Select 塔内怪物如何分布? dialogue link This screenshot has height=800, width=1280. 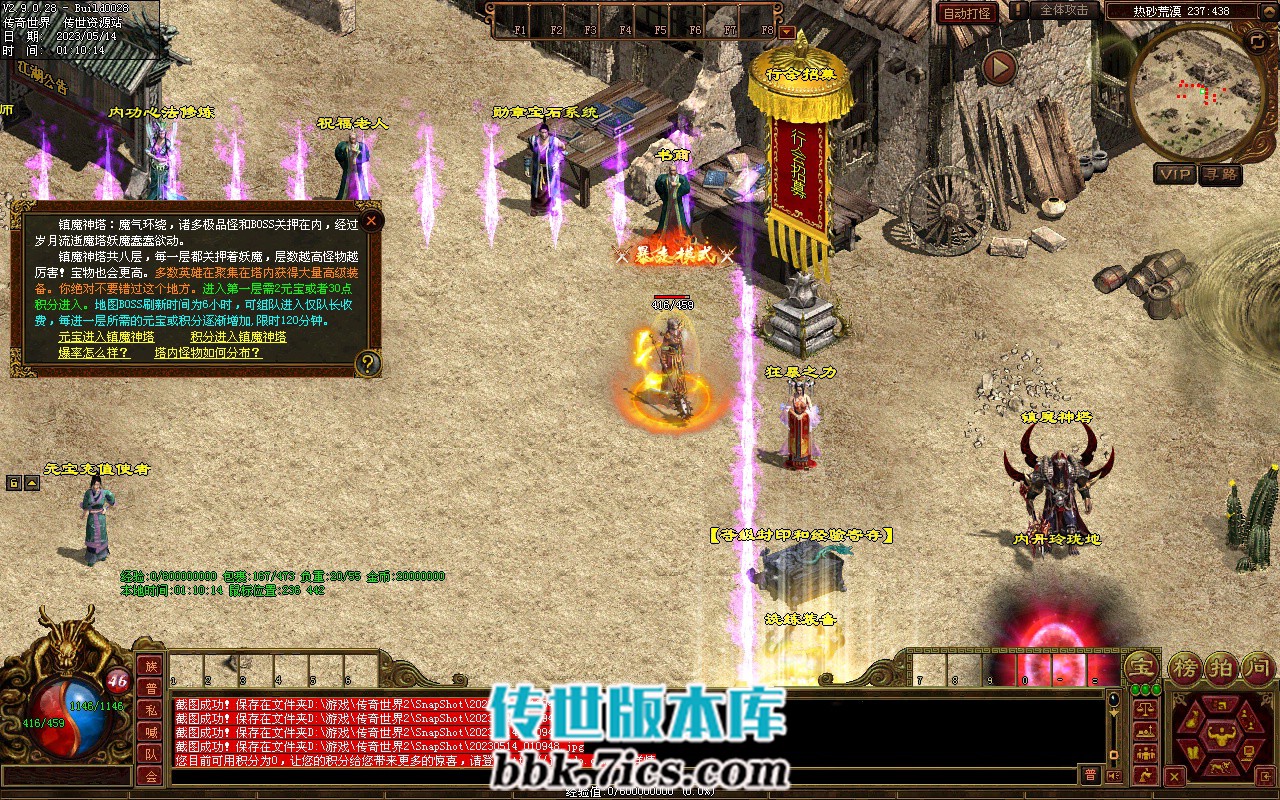pyautogui.click(x=207, y=353)
